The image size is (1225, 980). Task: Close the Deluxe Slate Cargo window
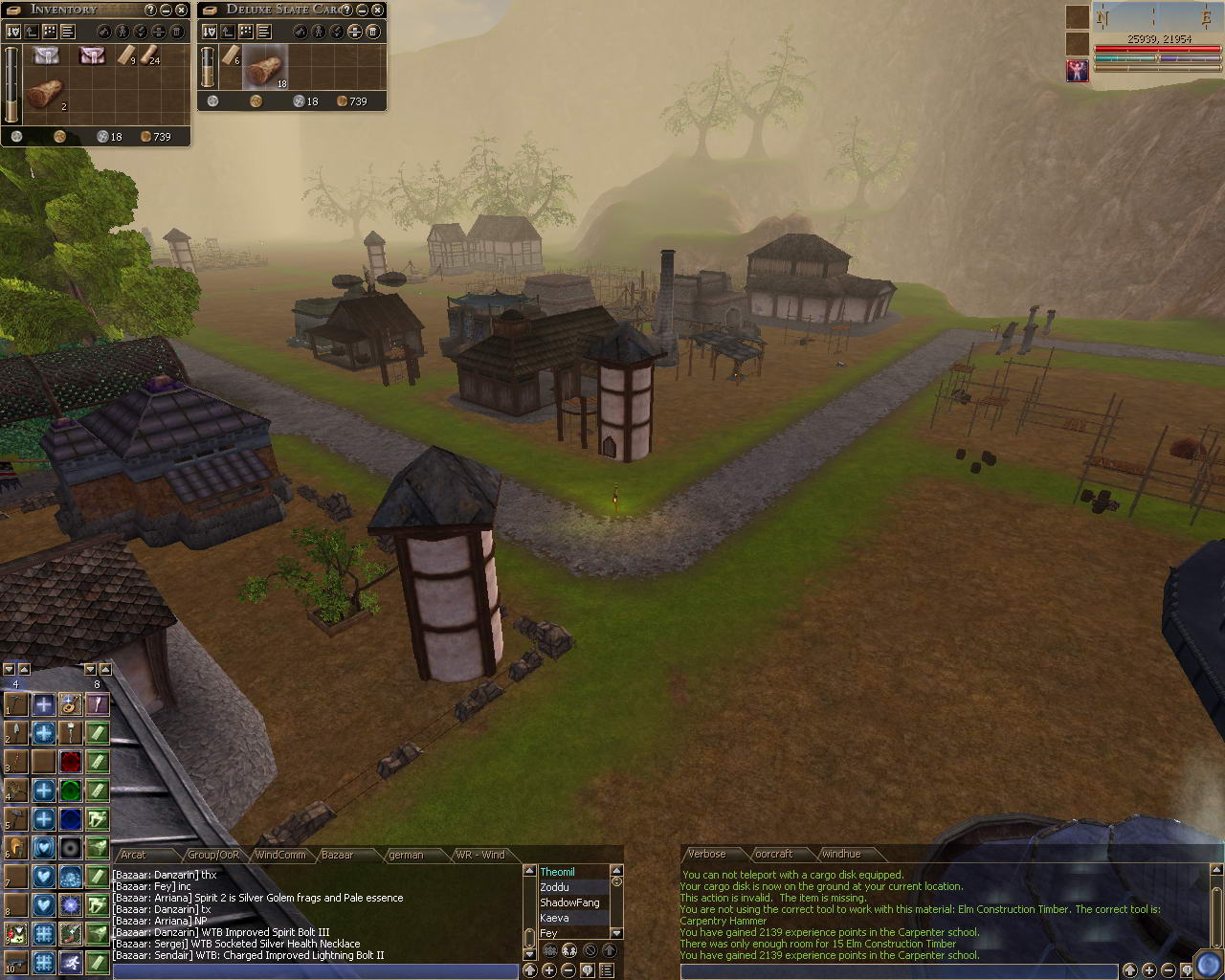[379, 10]
